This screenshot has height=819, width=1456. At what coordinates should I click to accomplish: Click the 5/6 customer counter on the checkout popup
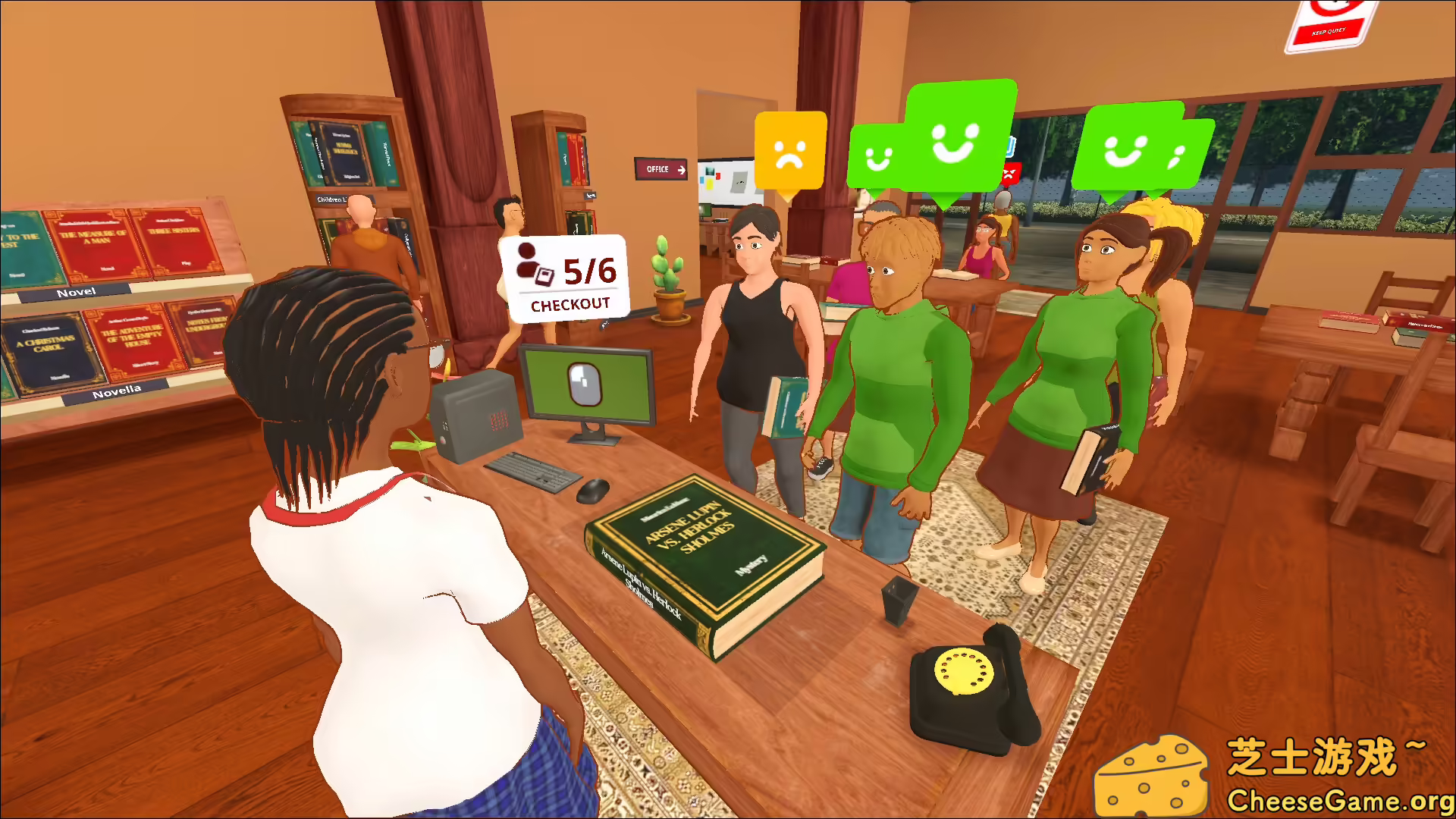[590, 271]
